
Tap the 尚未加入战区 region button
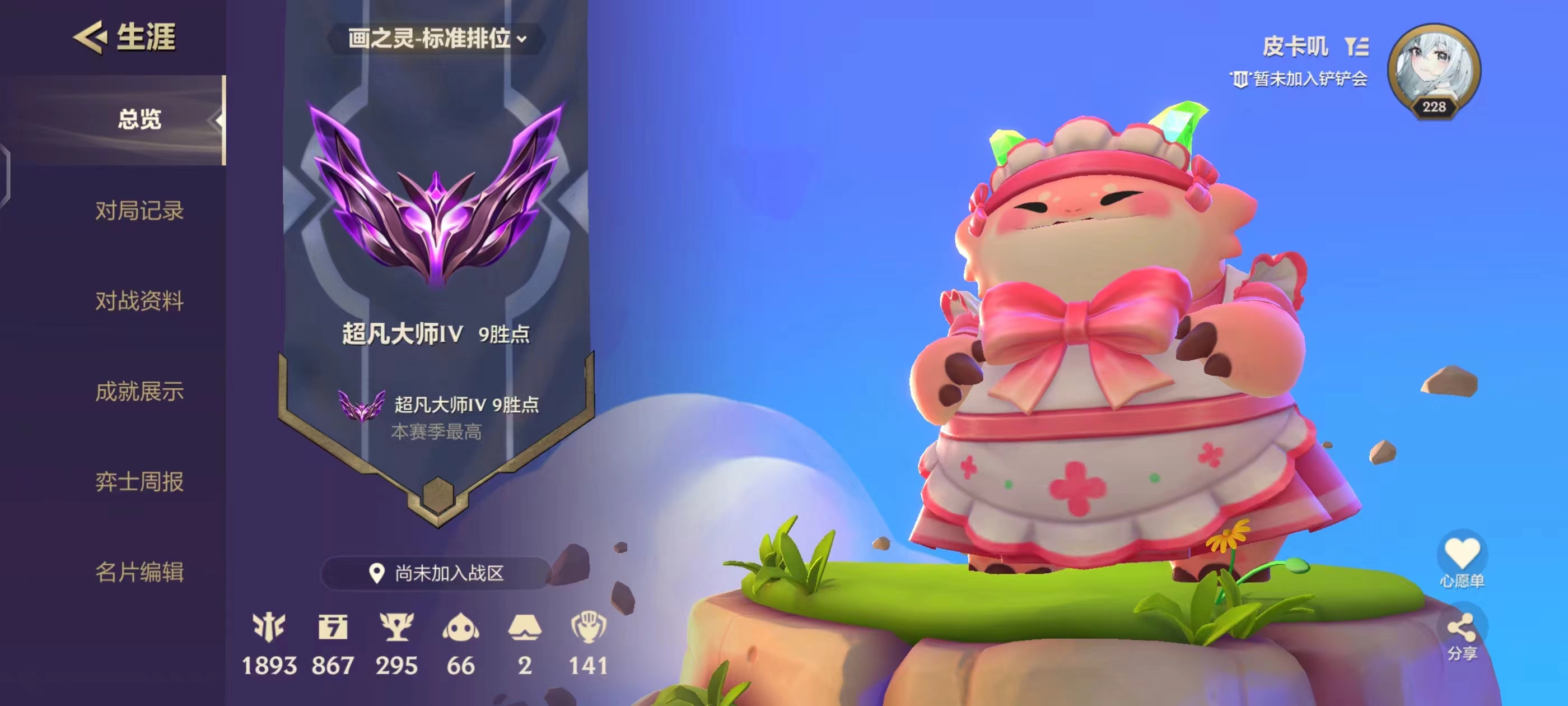[x=436, y=573]
